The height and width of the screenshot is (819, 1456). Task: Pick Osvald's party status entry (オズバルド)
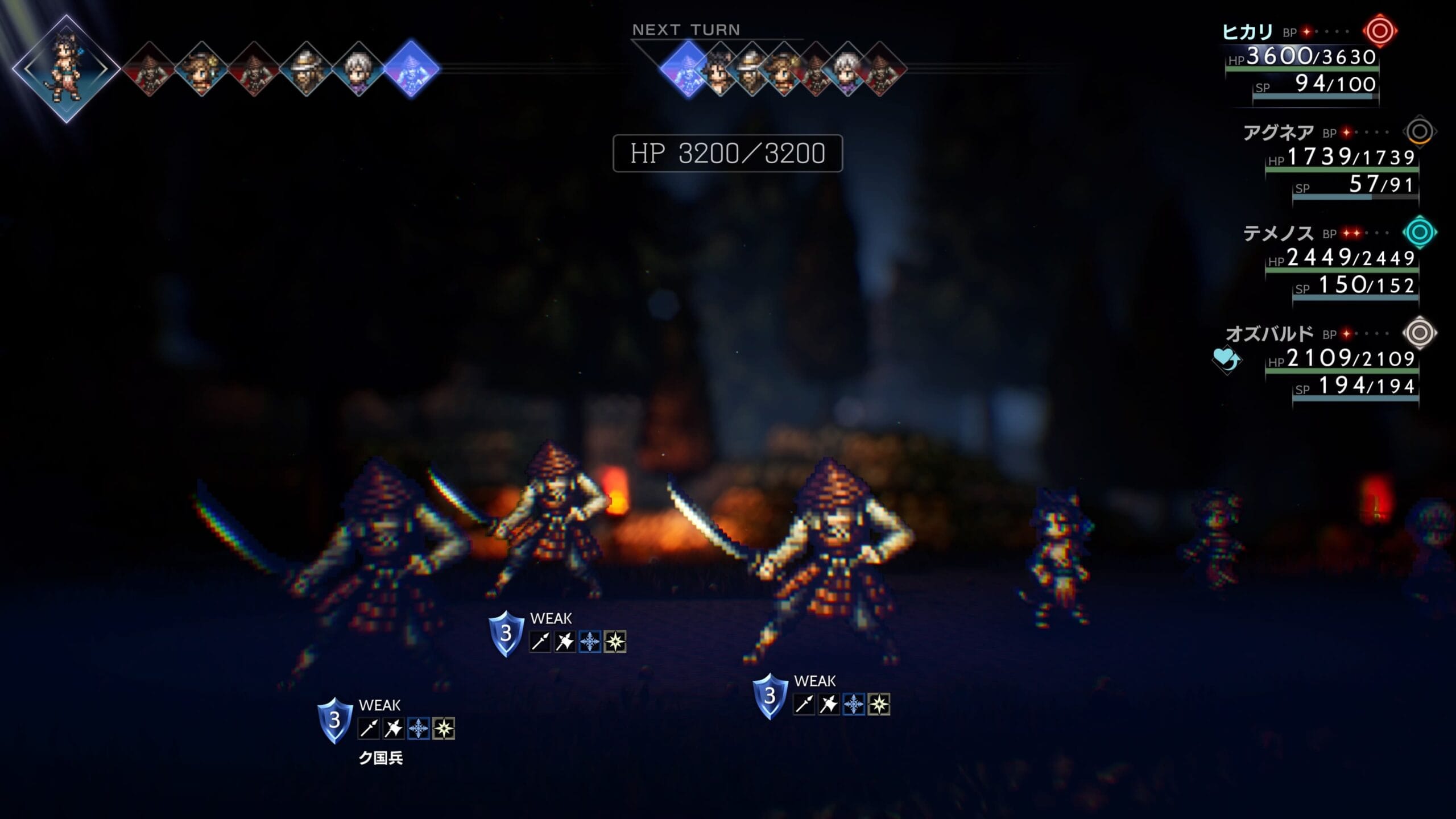coord(1269,334)
